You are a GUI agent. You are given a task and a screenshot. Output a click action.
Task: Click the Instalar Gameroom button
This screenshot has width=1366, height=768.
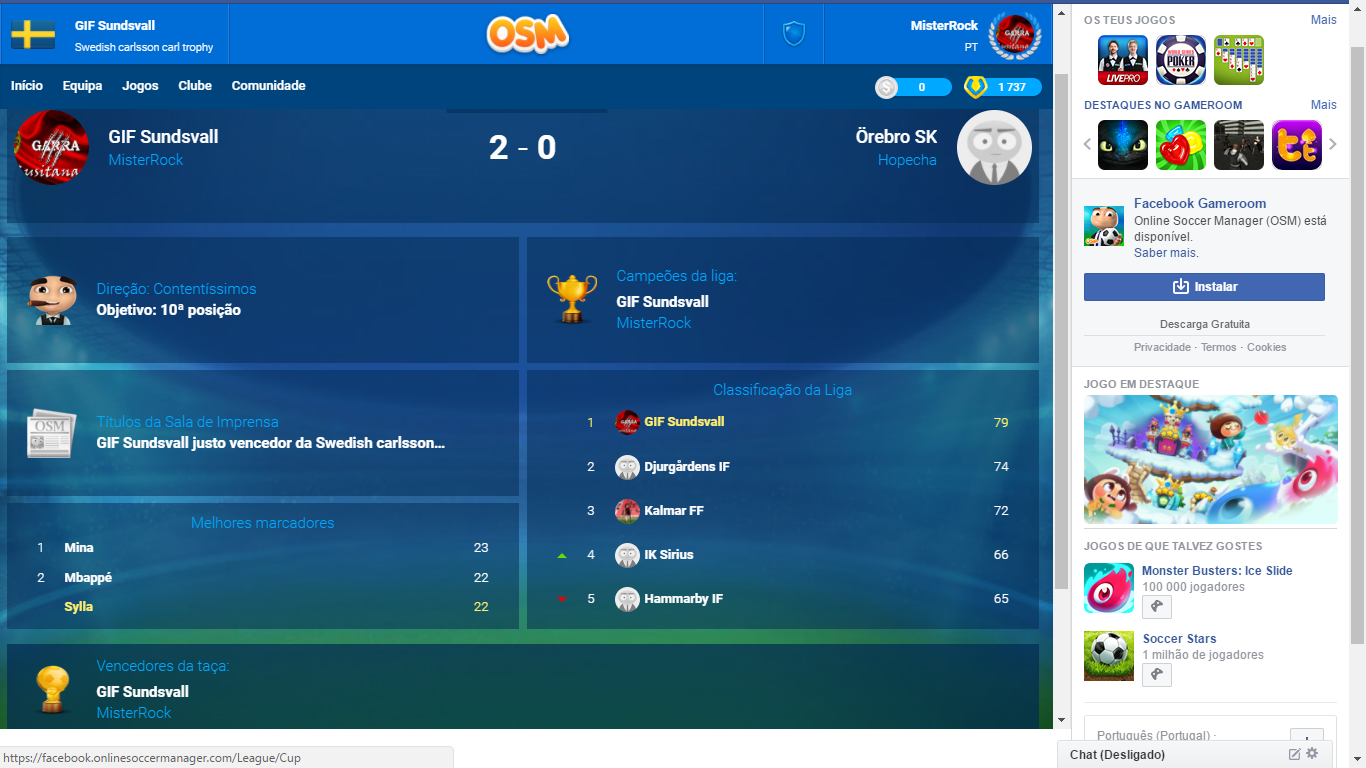1204,287
